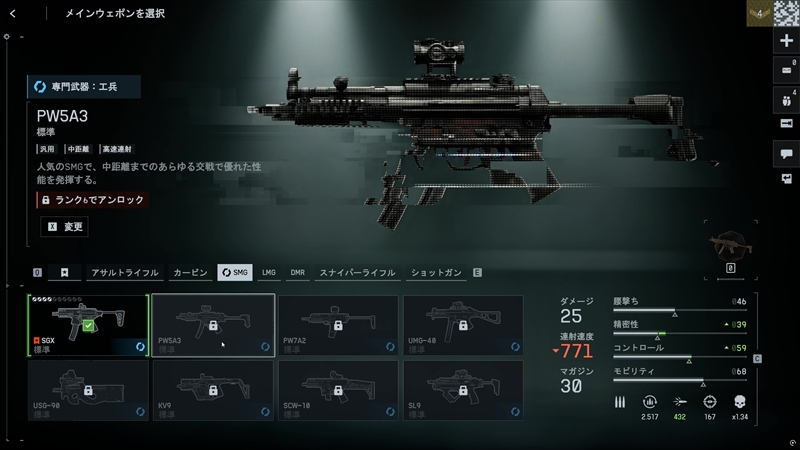The image size is (800, 450).
Task: Pick the locked UMG-40 weapon tile
Action: [463, 325]
